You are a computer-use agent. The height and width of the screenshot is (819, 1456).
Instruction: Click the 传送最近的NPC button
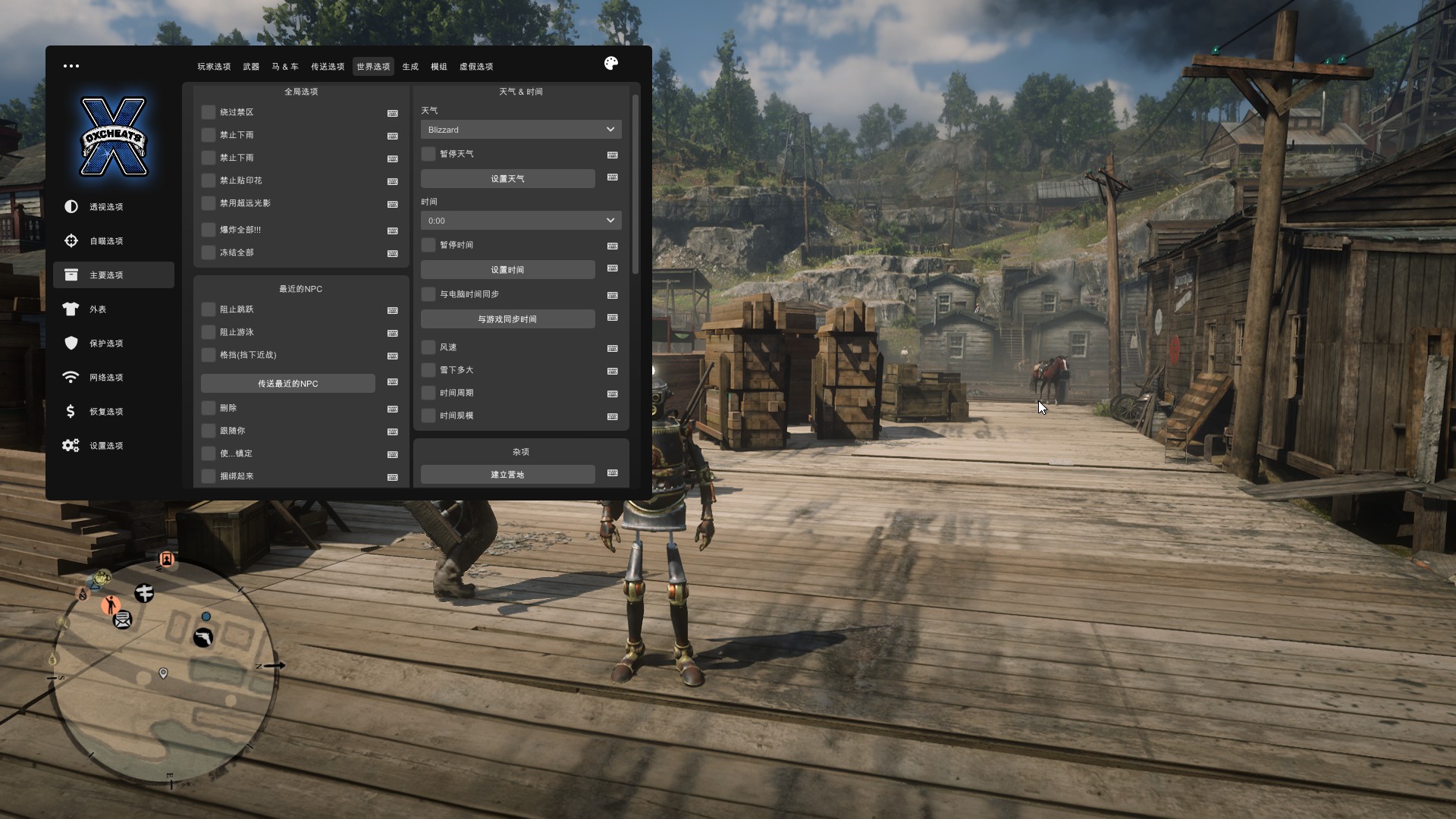(288, 384)
